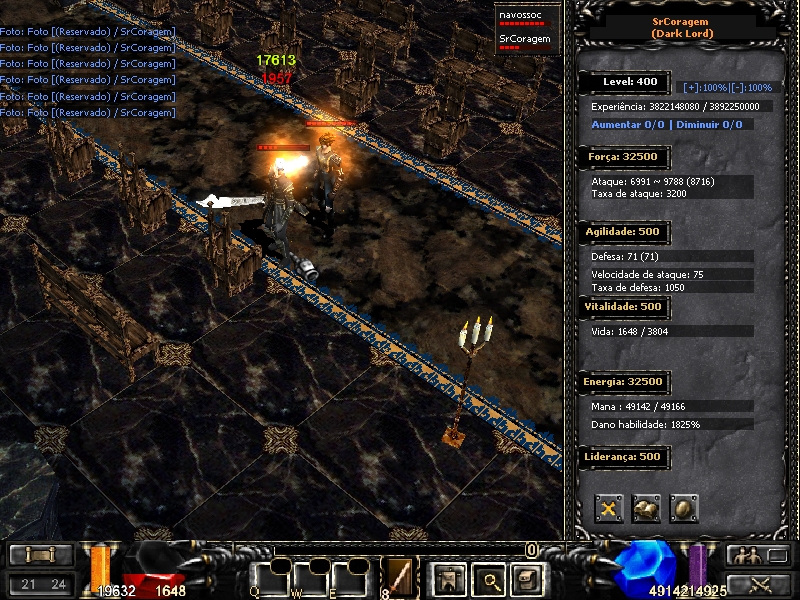Open the character info button on the bottom bar
Viewport: 800px width, 600px height.
(x=446, y=578)
